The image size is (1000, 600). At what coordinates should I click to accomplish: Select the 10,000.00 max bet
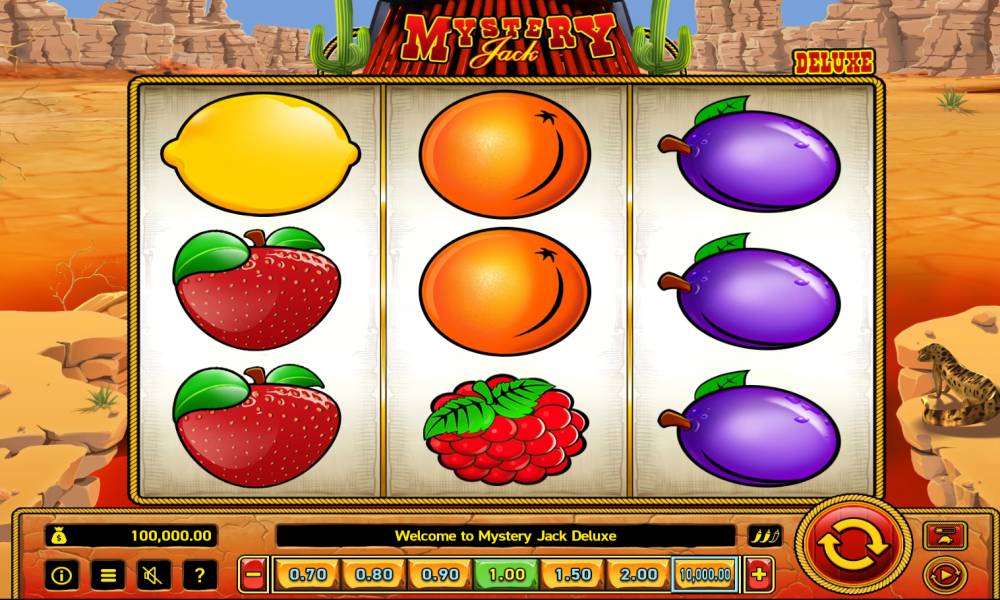706,575
